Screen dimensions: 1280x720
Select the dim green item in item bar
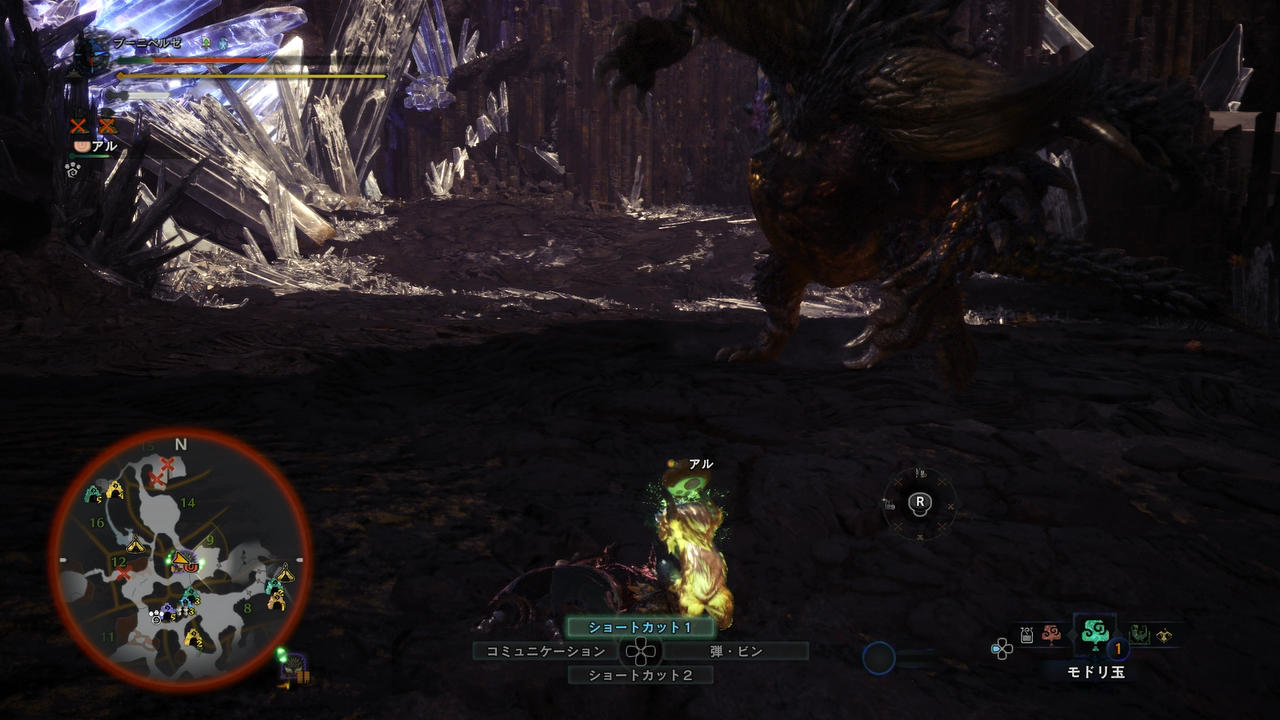click(1139, 634)
